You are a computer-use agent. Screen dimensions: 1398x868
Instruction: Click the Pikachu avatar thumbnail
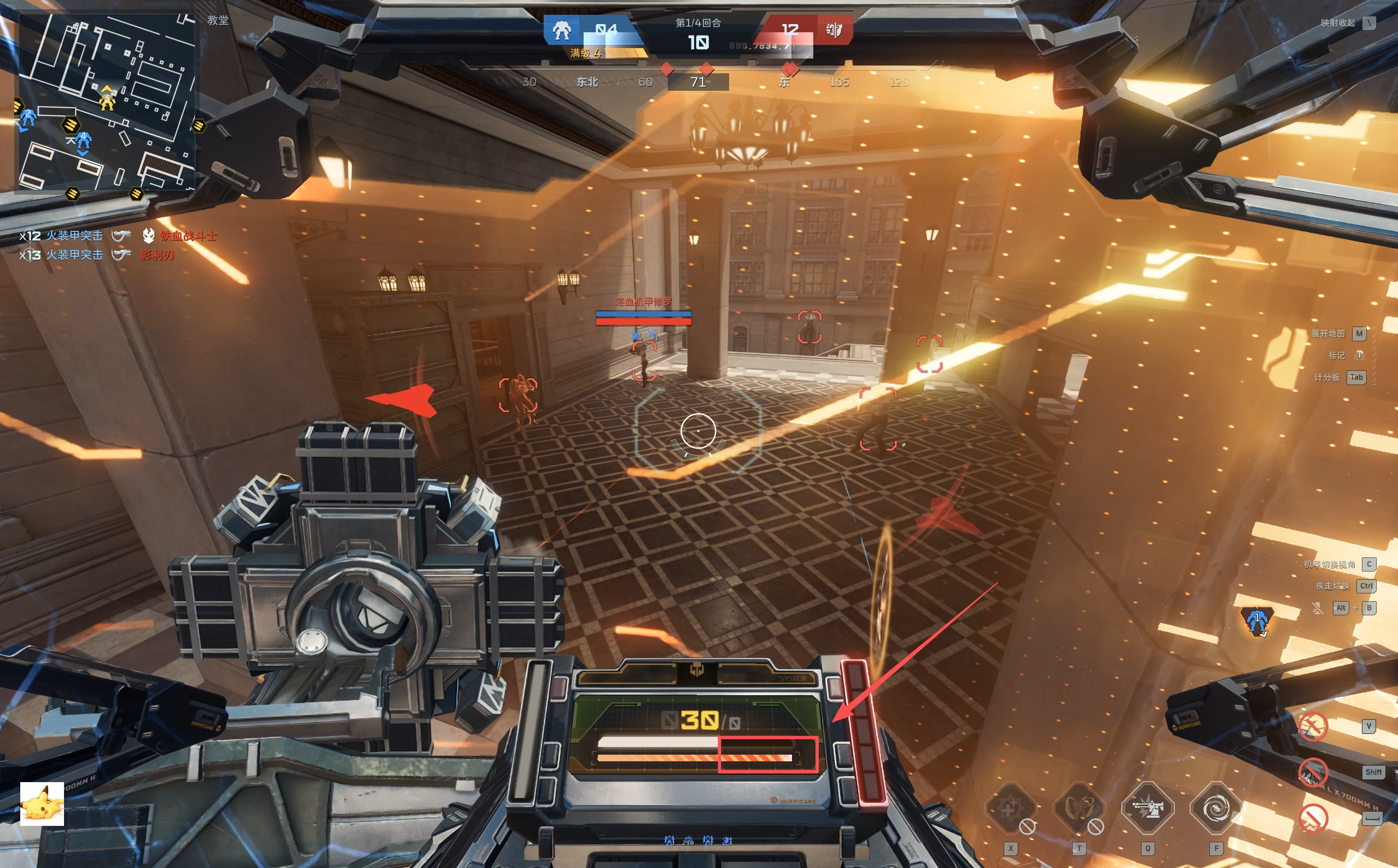point(42,803)
